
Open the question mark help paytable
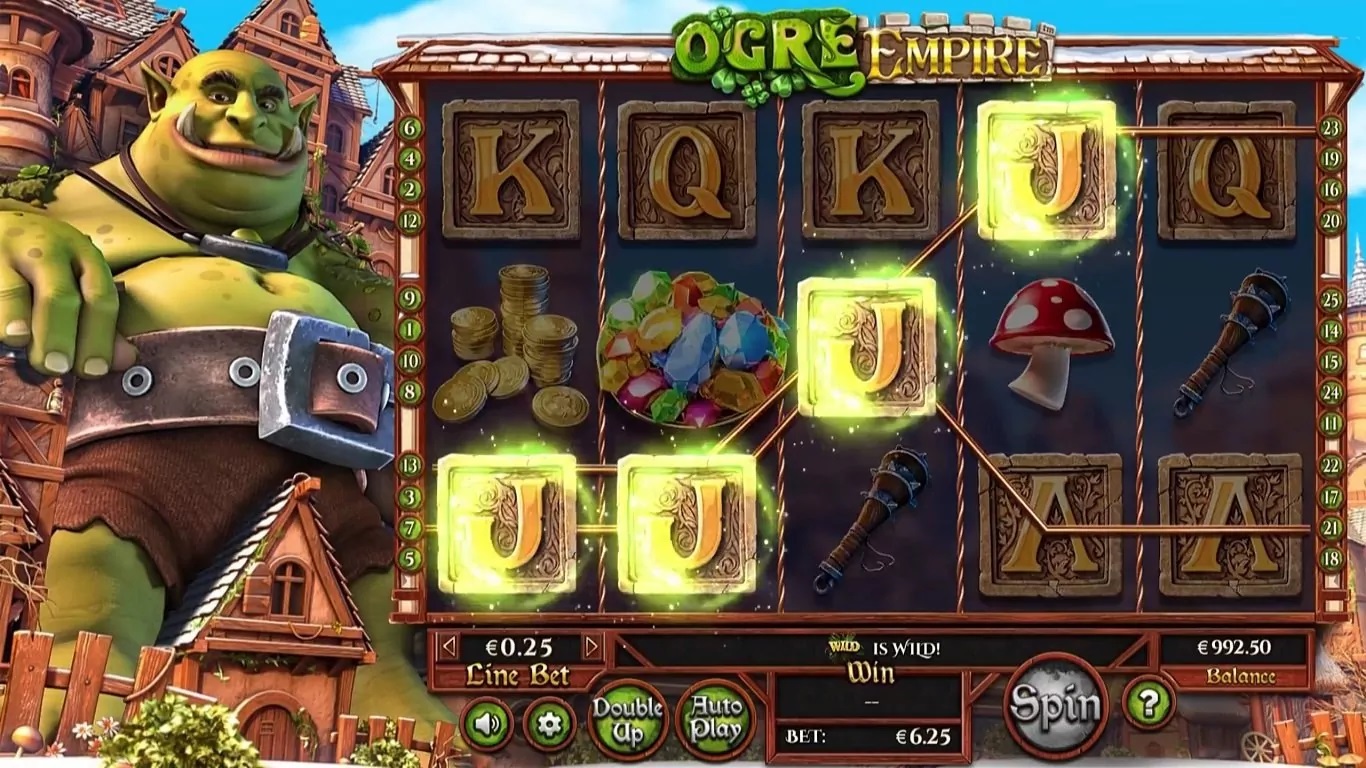tap(1148, 703)
